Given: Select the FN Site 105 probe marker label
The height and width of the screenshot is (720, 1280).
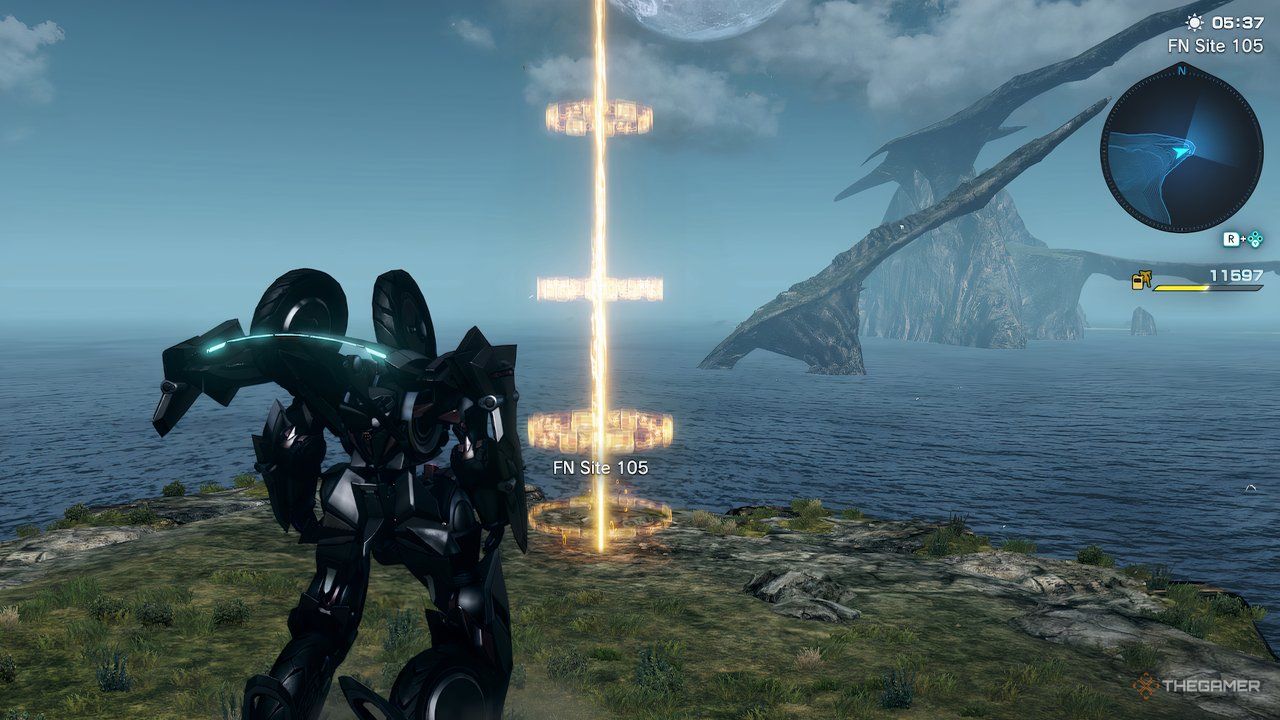Looking at the screenshot, I should [600, 467].
